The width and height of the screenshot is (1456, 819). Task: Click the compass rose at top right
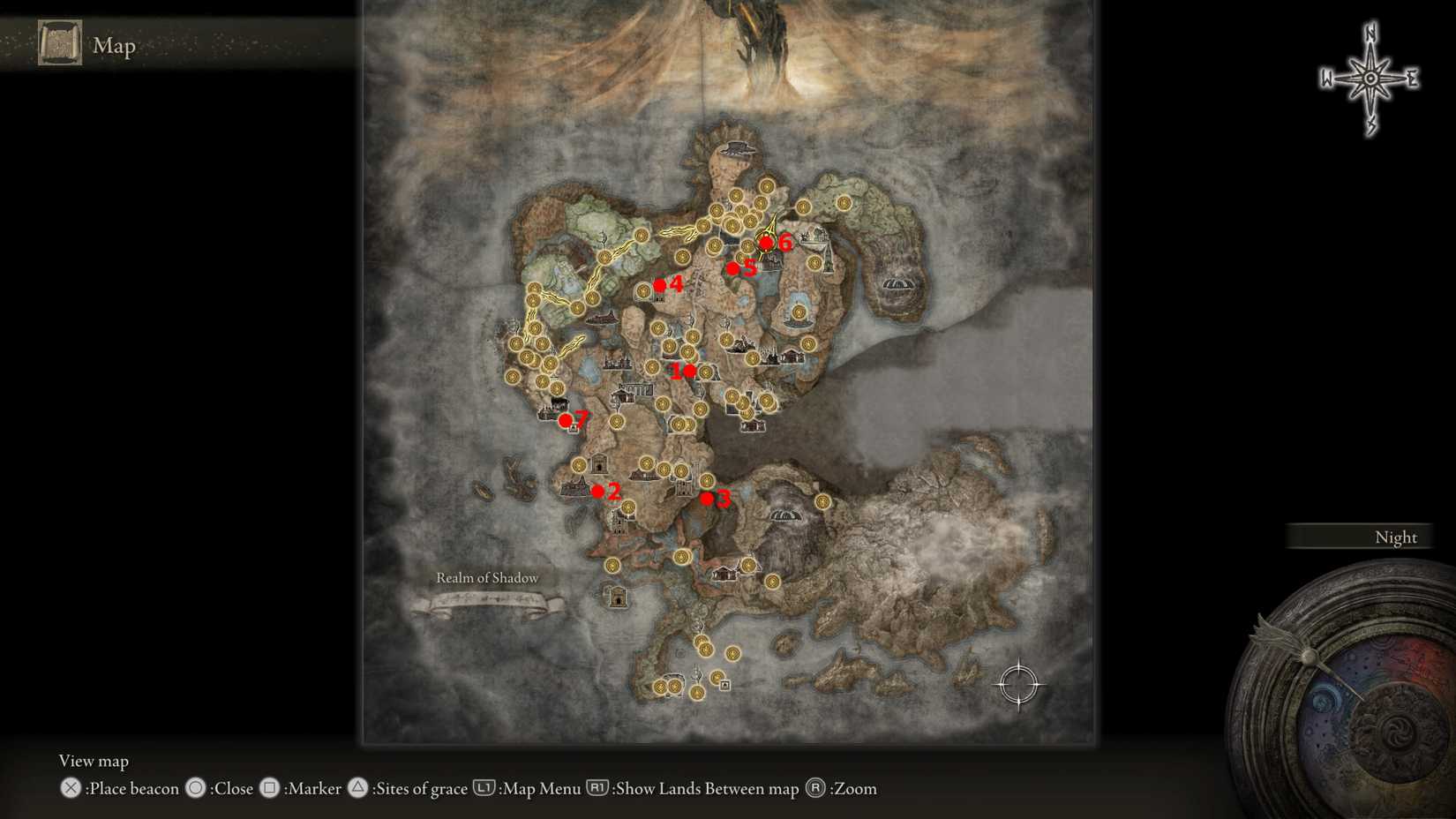[1369, 78]
